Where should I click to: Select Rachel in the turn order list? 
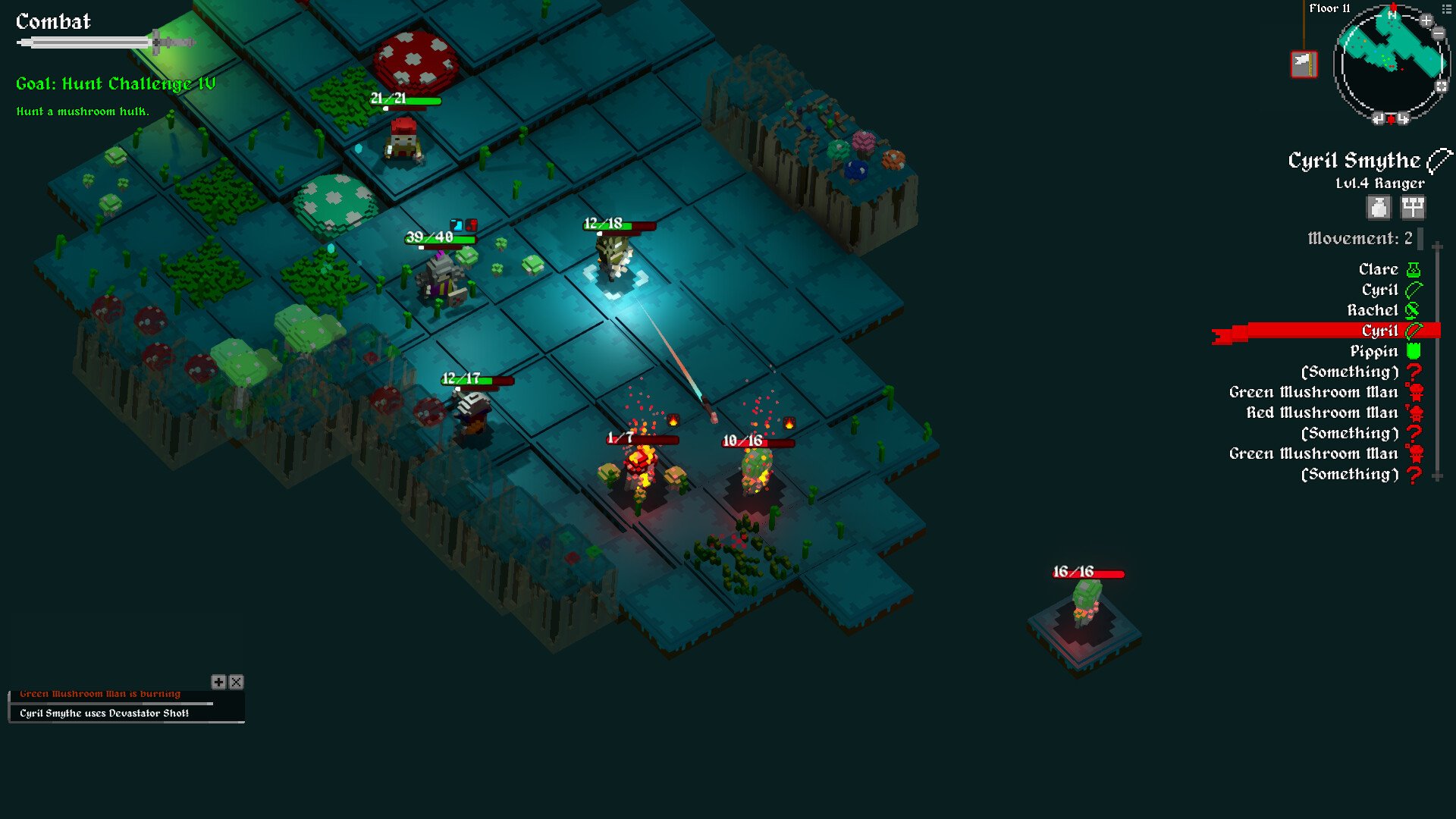click(1373, 310)
